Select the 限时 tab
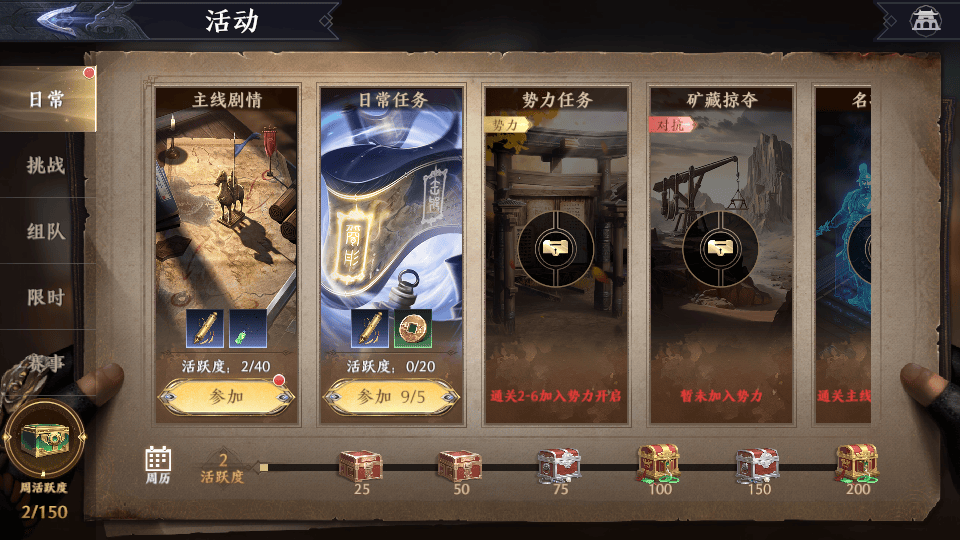 click(47, 297)
